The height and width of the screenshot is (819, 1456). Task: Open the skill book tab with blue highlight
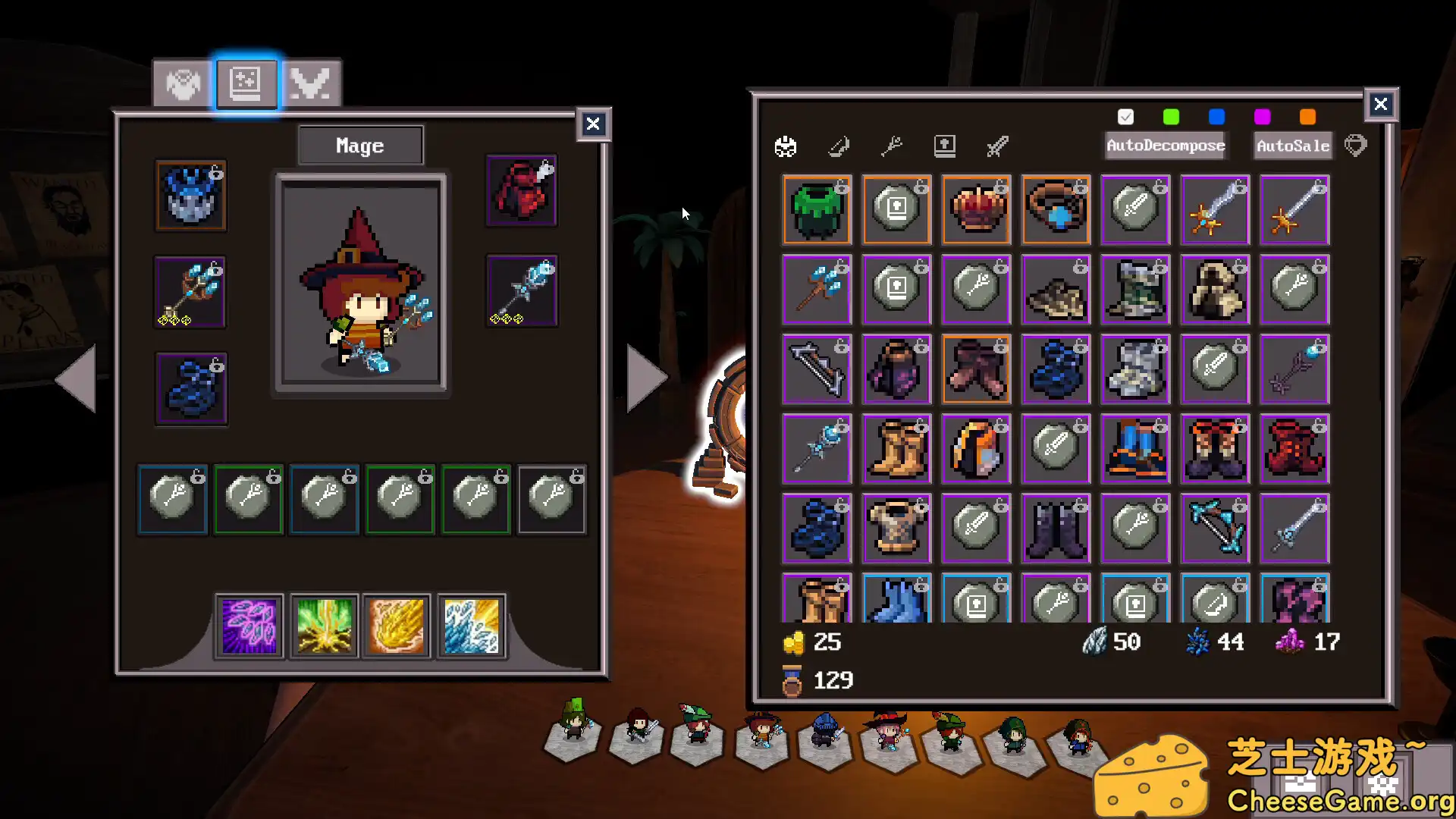tap(246, 83)
